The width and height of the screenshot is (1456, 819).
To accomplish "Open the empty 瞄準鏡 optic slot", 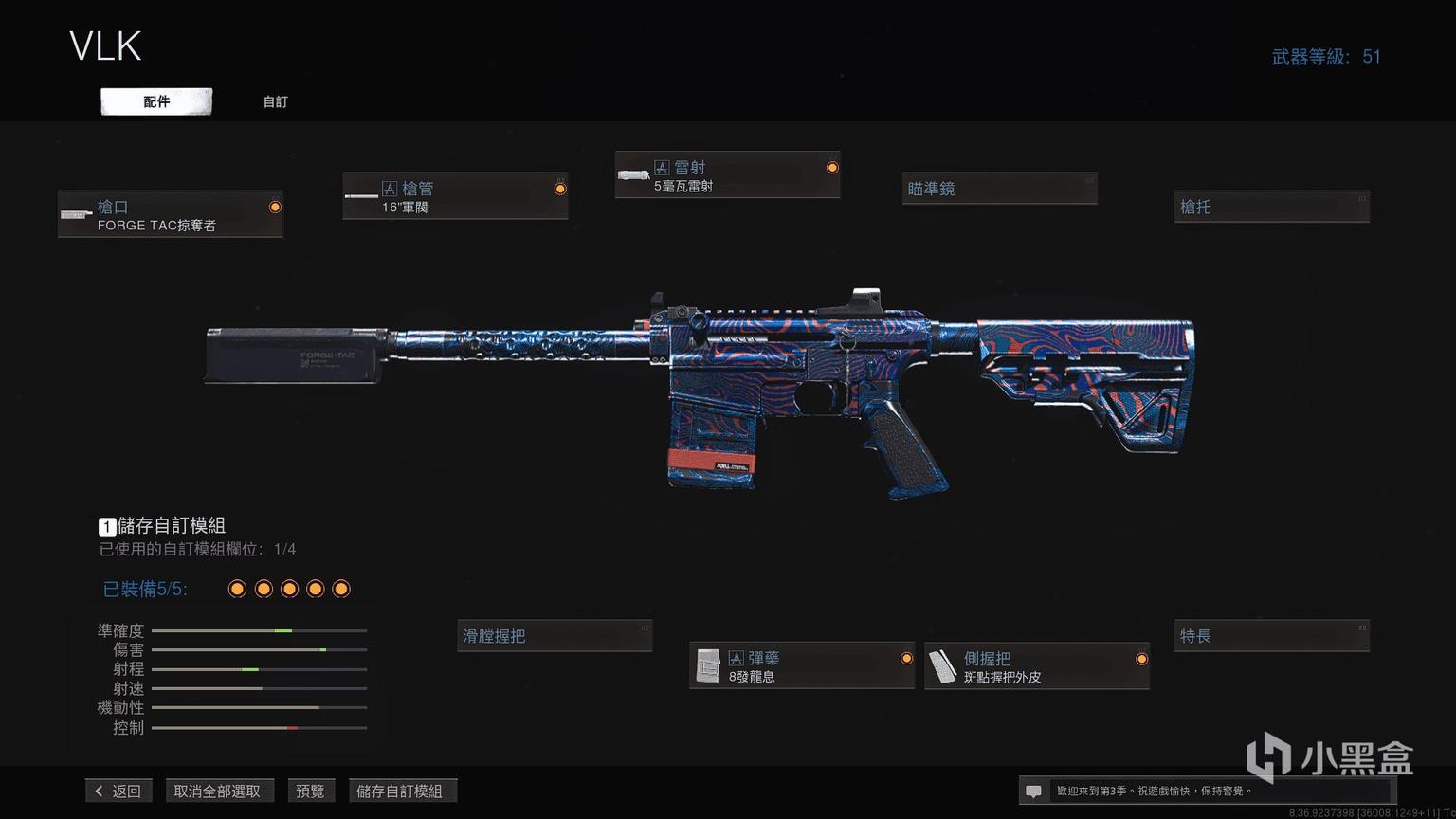I will coord(999,189).
